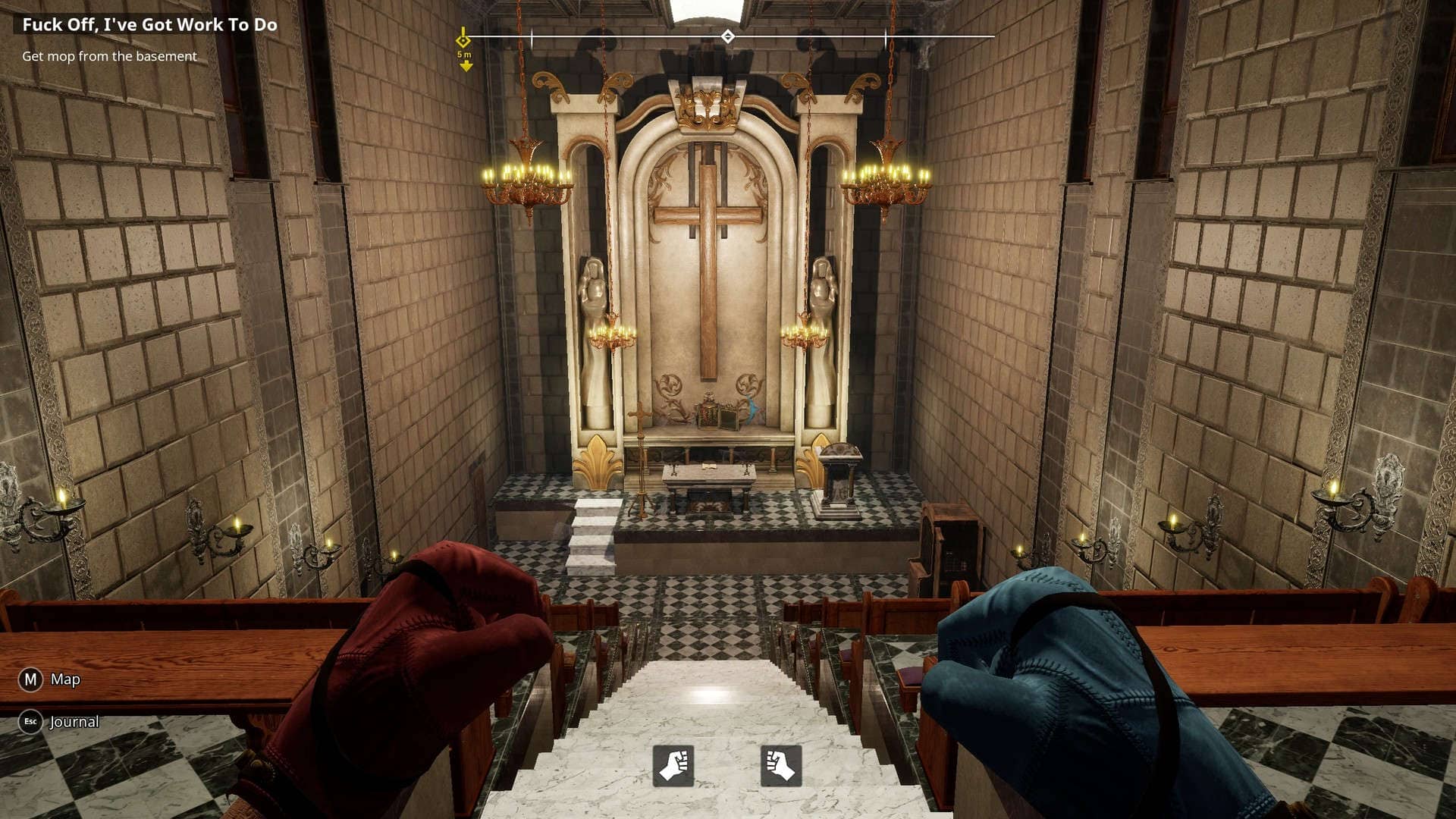The image size is (1456, 819).
Task: Open the quest titled 'I've Got Work To Do'
Action: click(149, 24)
